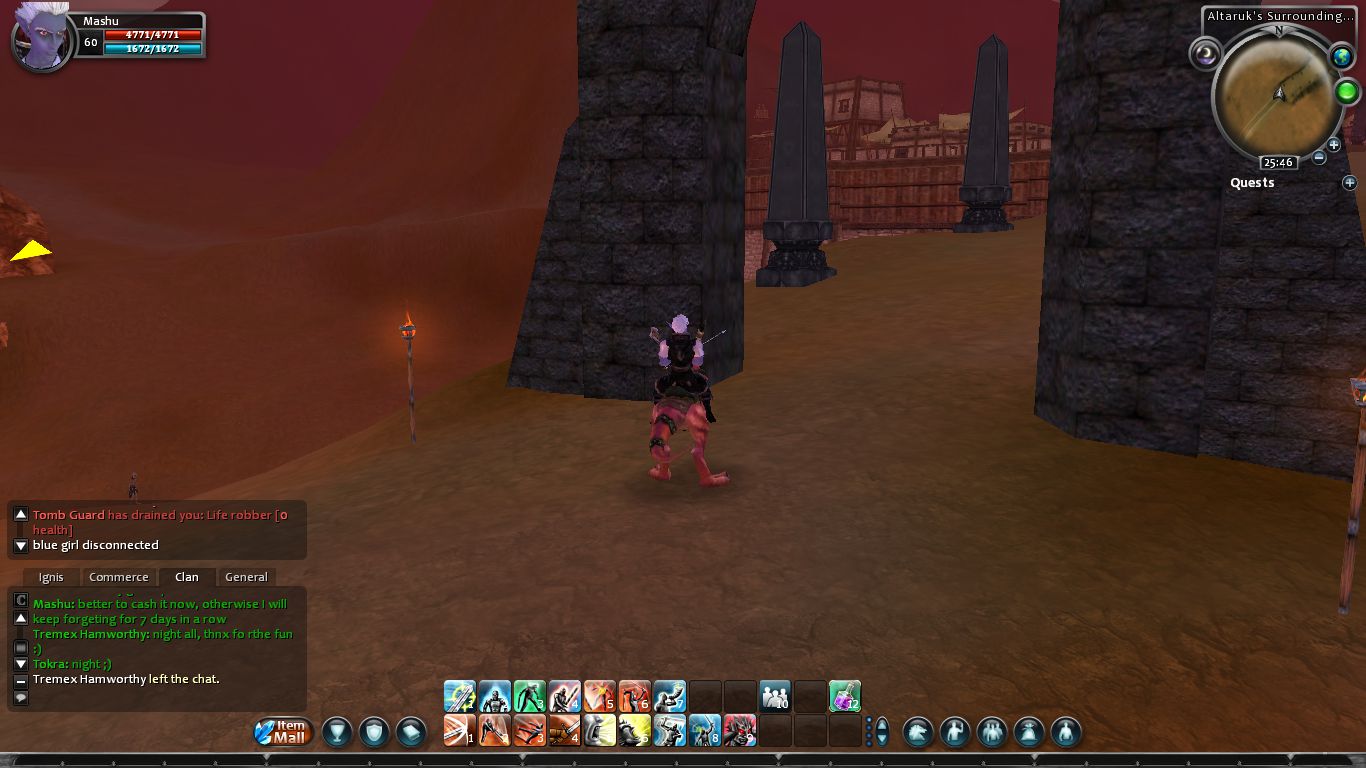1366x768 pixels.
Task: Use the purple potion in slot 12
Action: (845, 697)
